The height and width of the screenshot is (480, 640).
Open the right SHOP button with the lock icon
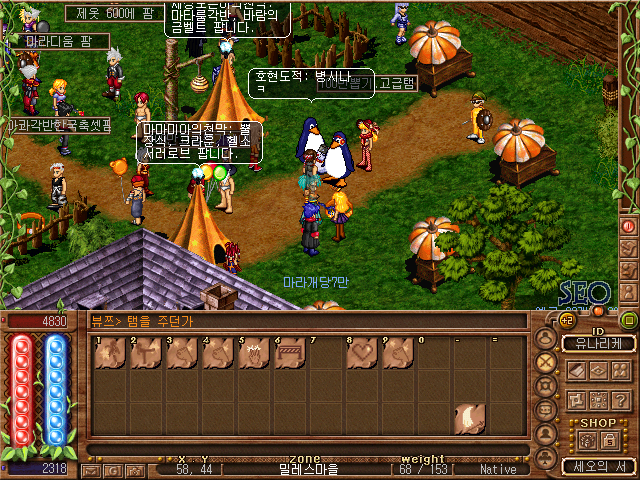click(x=610, y=440)
